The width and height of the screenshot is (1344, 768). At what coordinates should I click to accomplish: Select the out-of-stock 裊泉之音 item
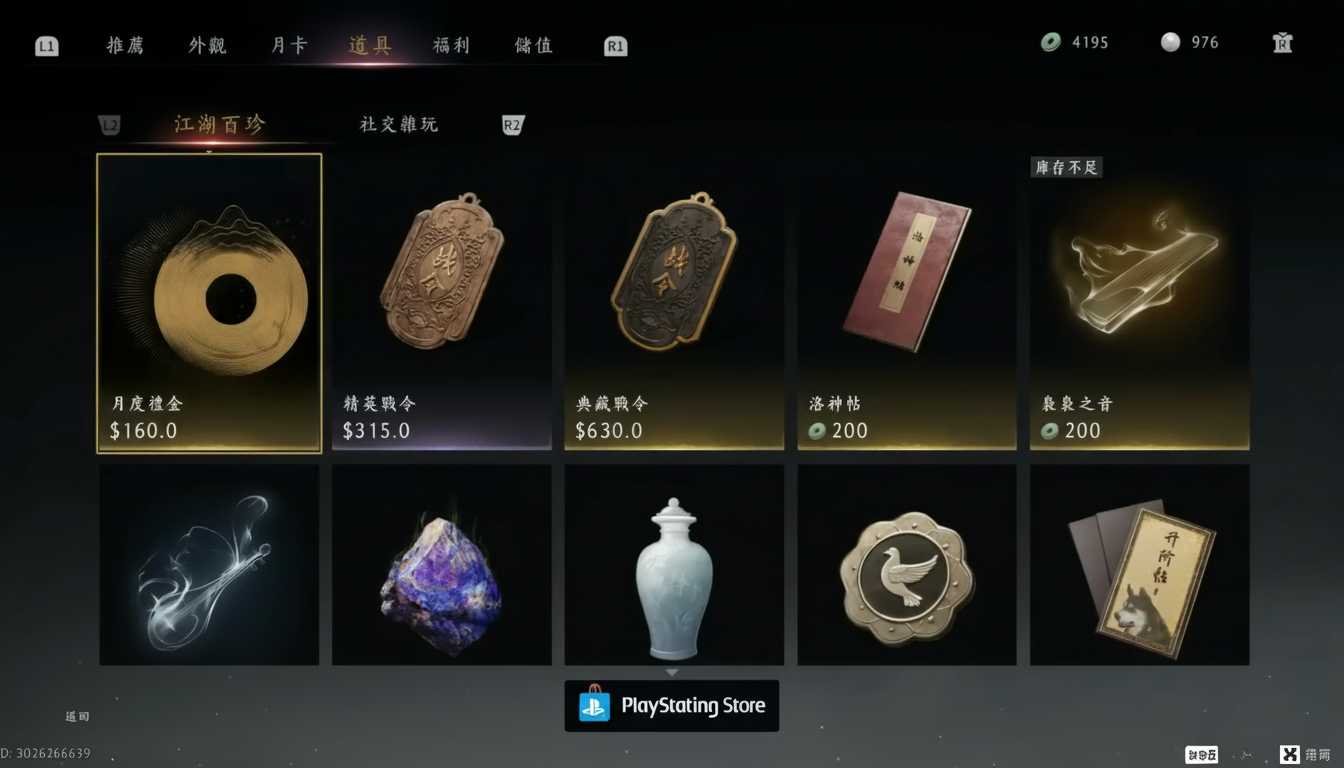click(x=1139, y=303)
